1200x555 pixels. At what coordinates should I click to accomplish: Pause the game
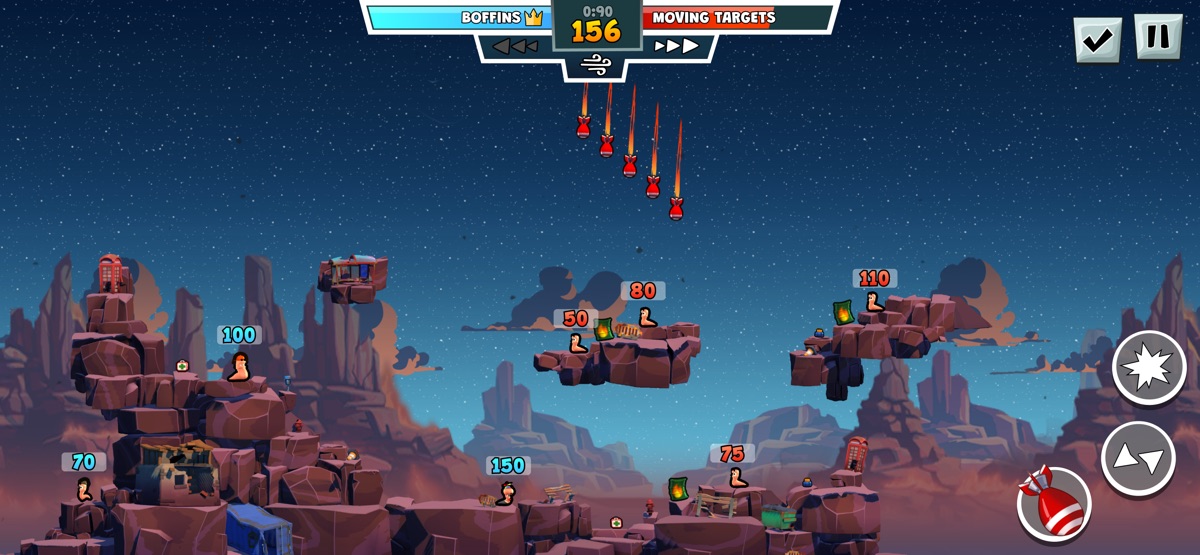(1158, 38)
